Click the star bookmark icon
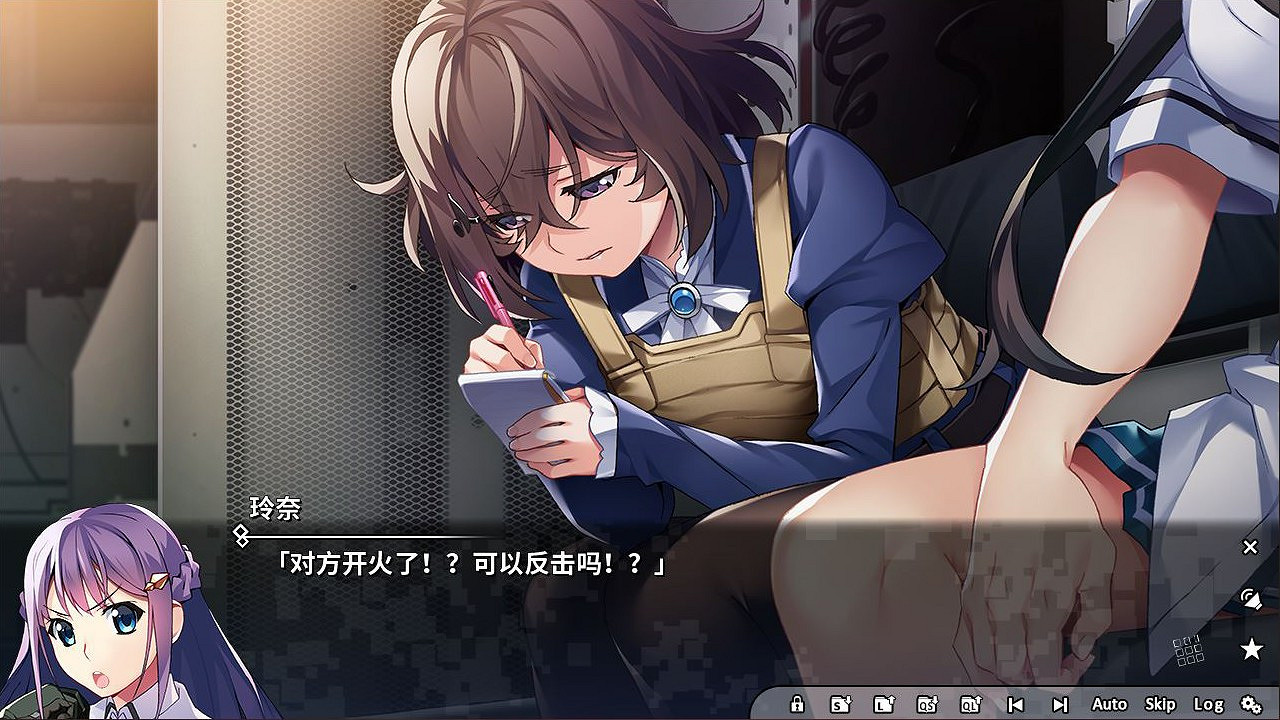Screen dimensions: 1280x720 point(1250,647)
